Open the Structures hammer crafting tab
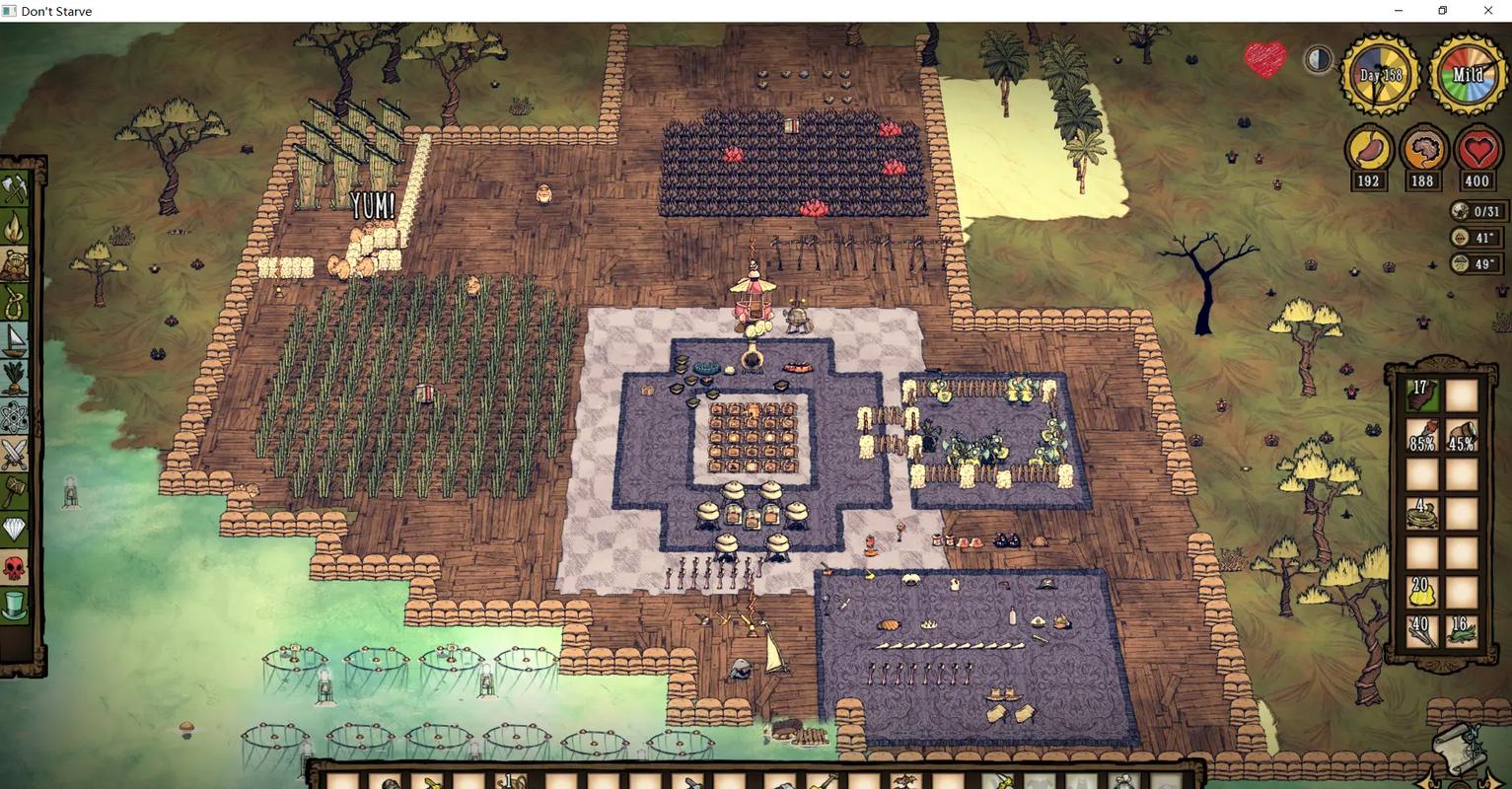The height and width of the screenshot is (789, 1512). click(x=15, y=491)
